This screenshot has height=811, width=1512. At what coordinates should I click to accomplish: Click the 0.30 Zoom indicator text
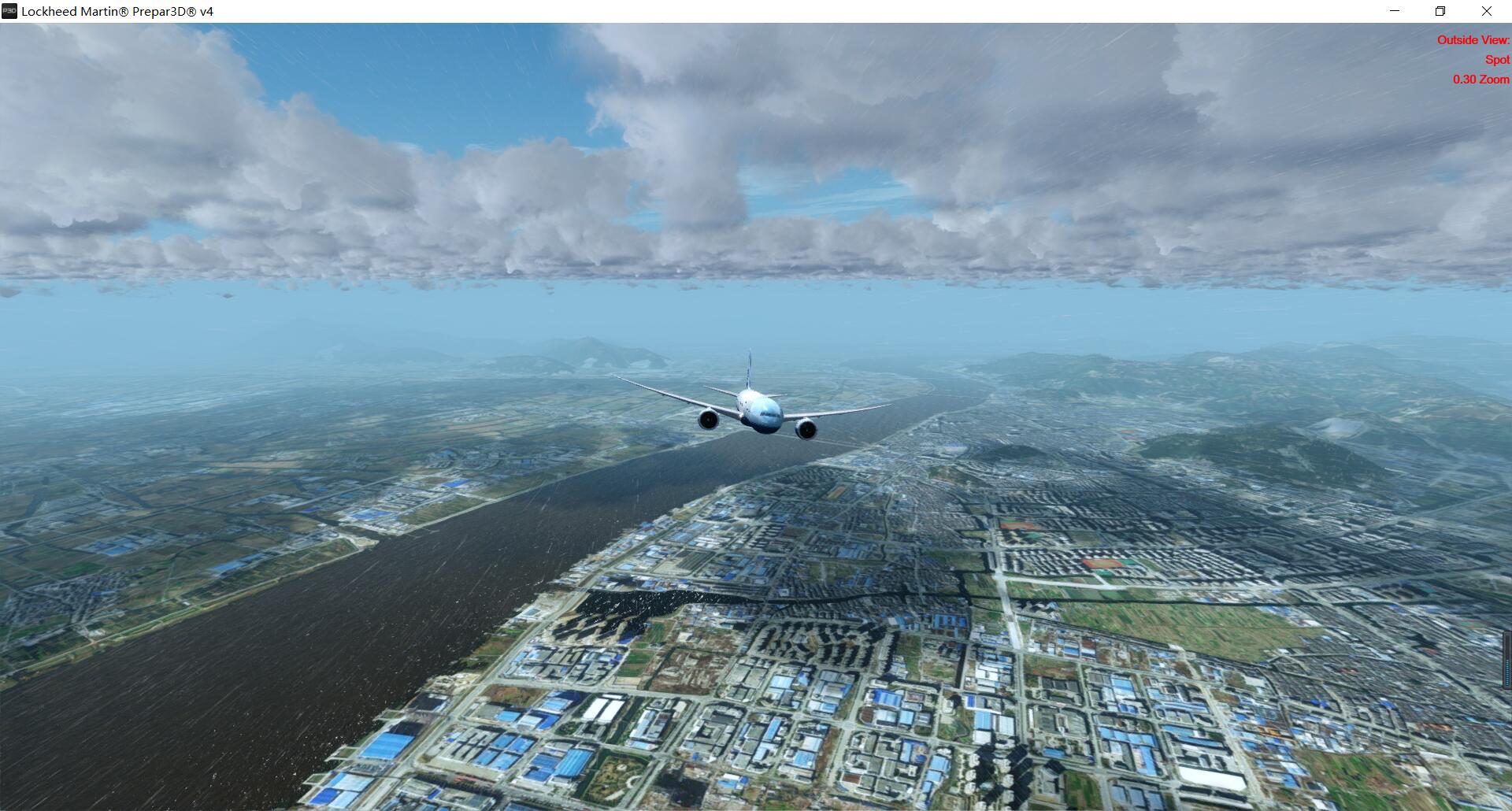pos(1481,80)
